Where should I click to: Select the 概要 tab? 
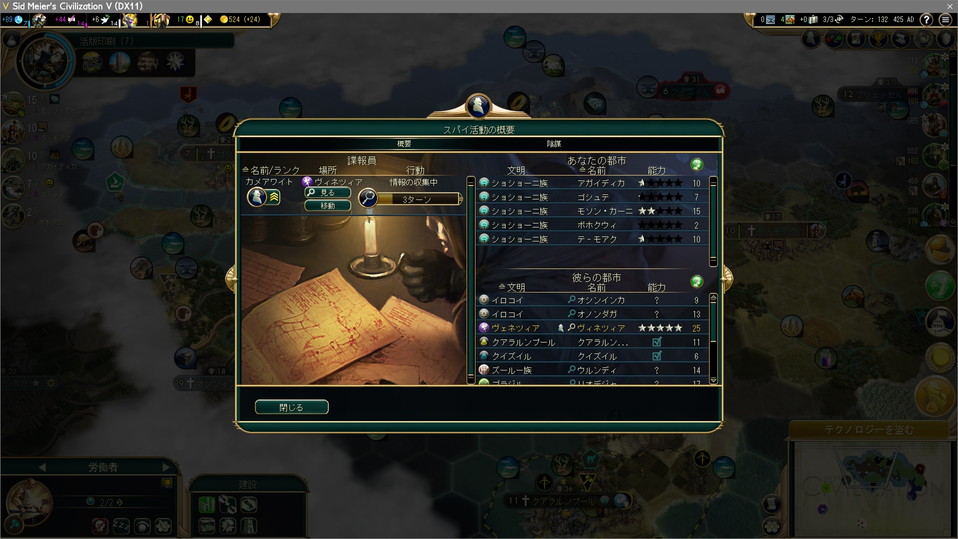pyautogui.click(x=404, y=144)
